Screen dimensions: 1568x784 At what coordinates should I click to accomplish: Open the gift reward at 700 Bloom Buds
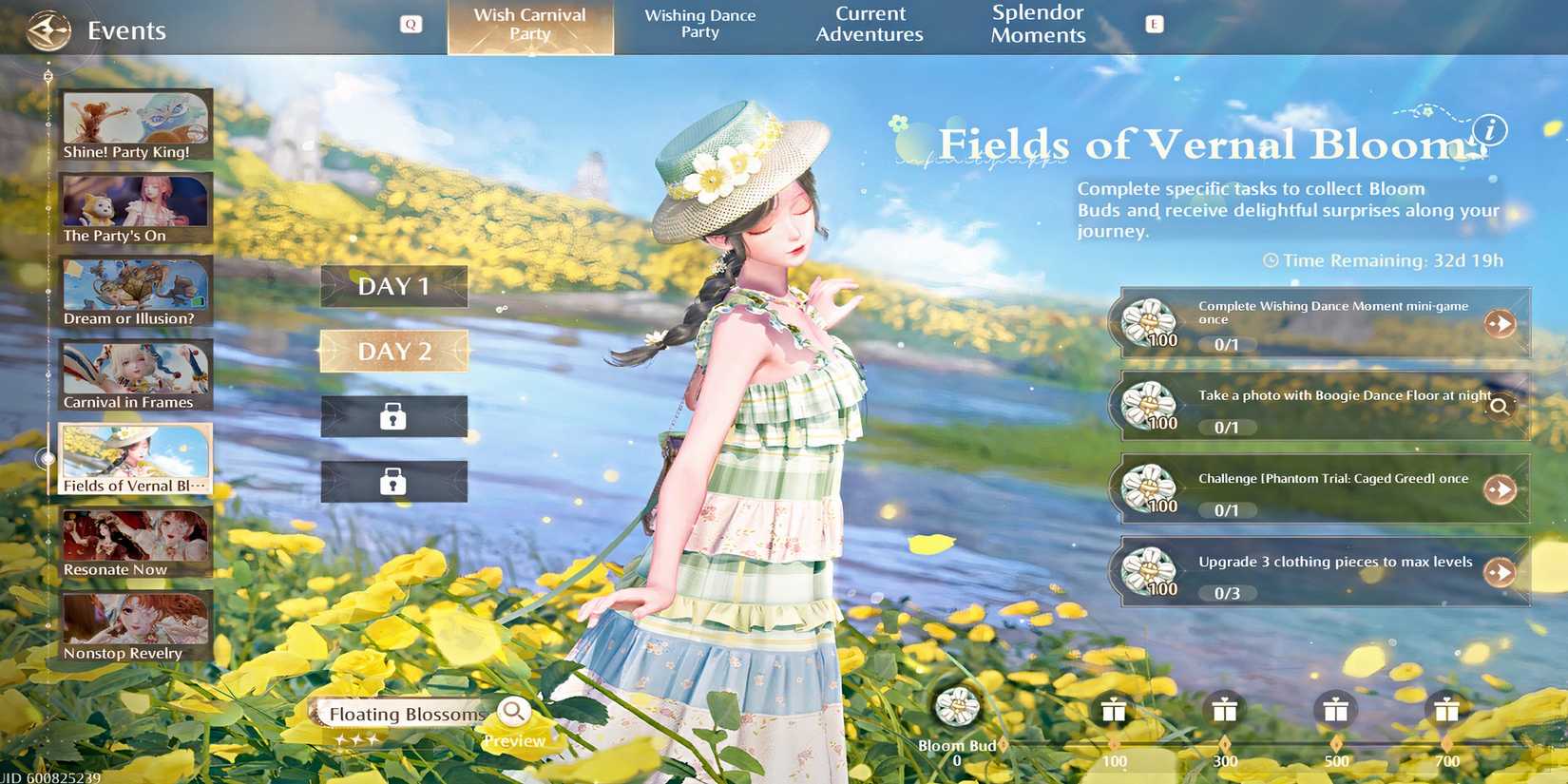tap(1447, 710)
